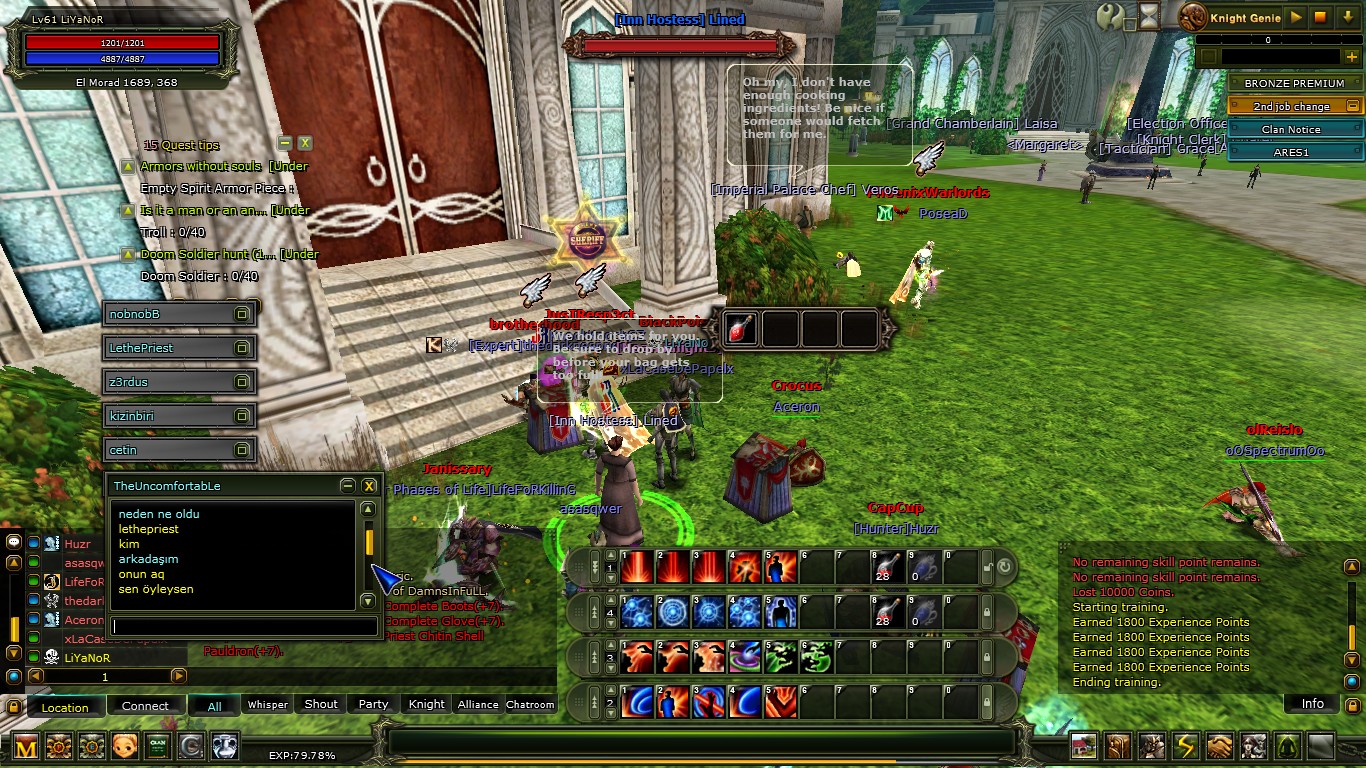Click the whisper message input field

tap(244, 626)
